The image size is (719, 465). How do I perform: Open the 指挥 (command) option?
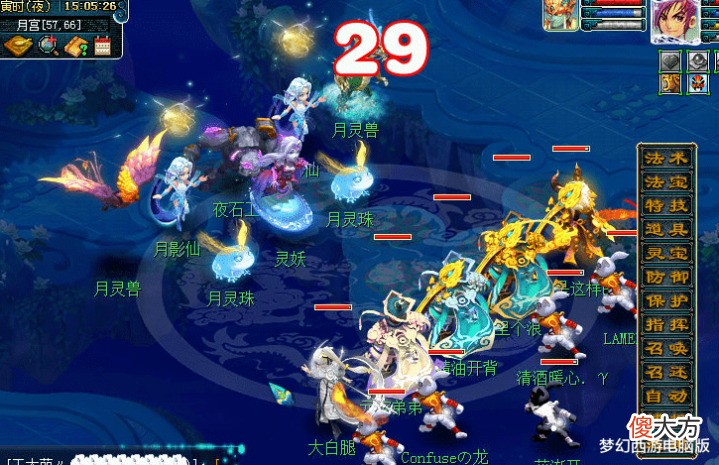(666, 325)
